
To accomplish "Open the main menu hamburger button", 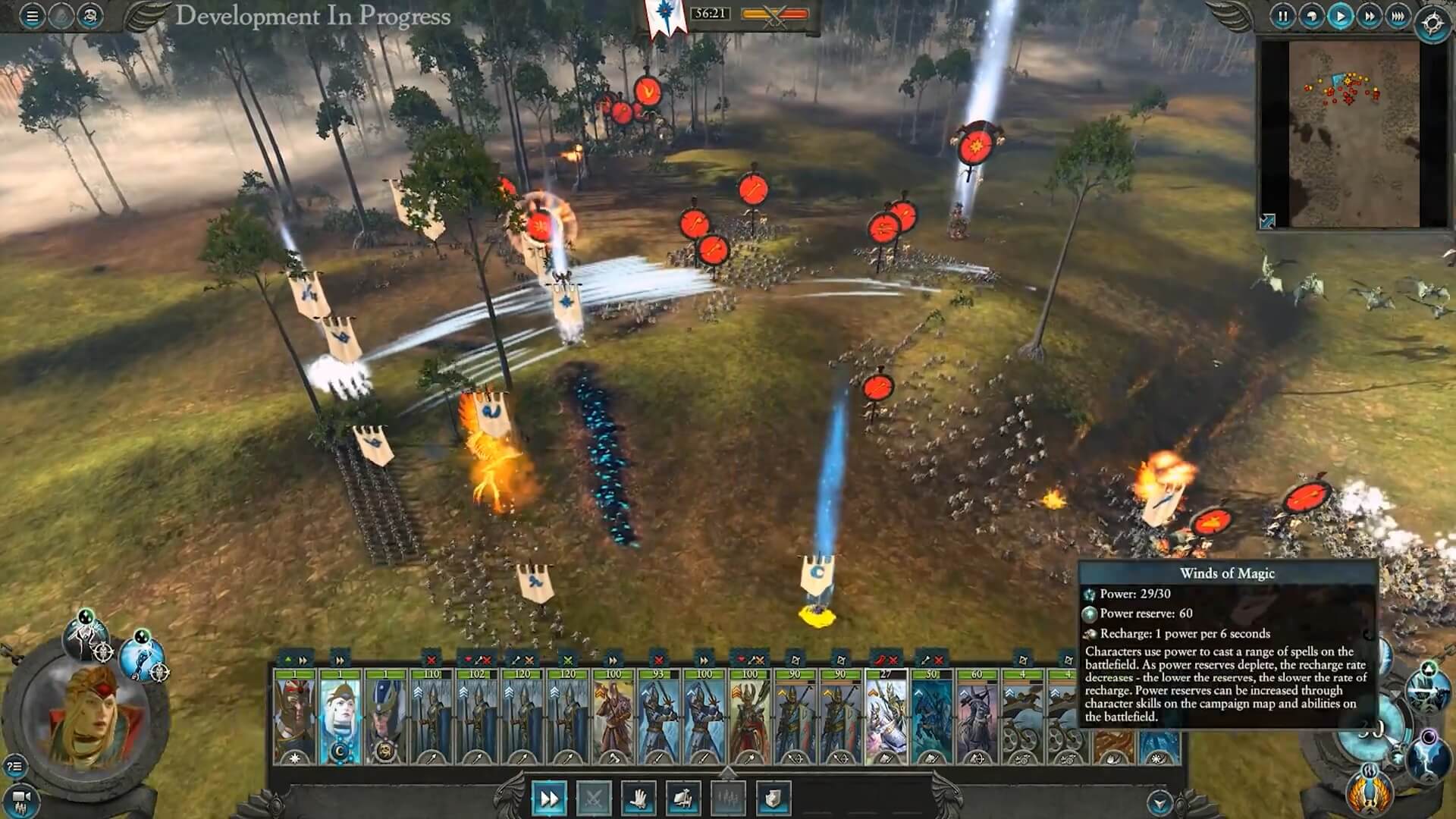I will click(32, 16).
